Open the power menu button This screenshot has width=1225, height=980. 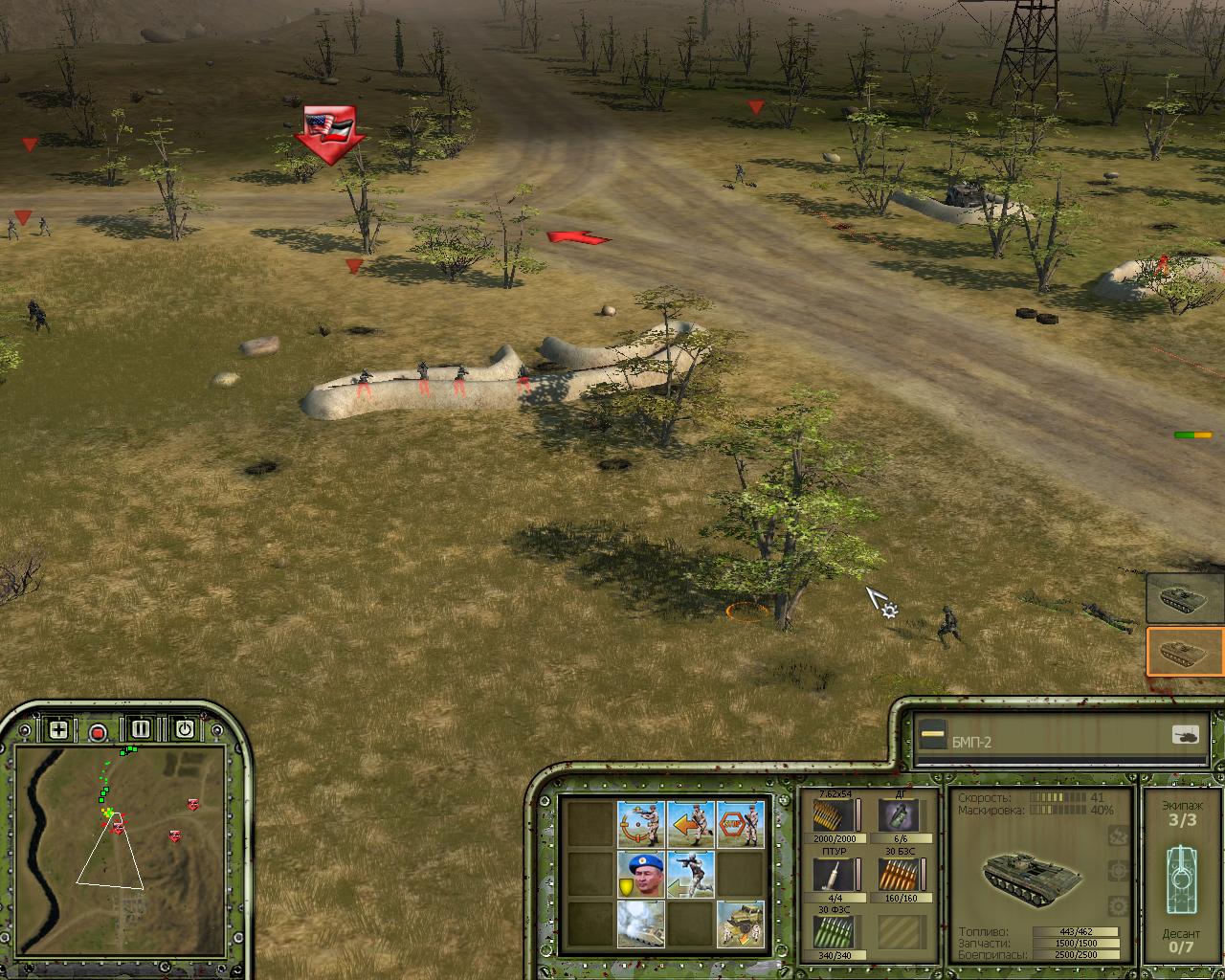click(x=184, y=730)
